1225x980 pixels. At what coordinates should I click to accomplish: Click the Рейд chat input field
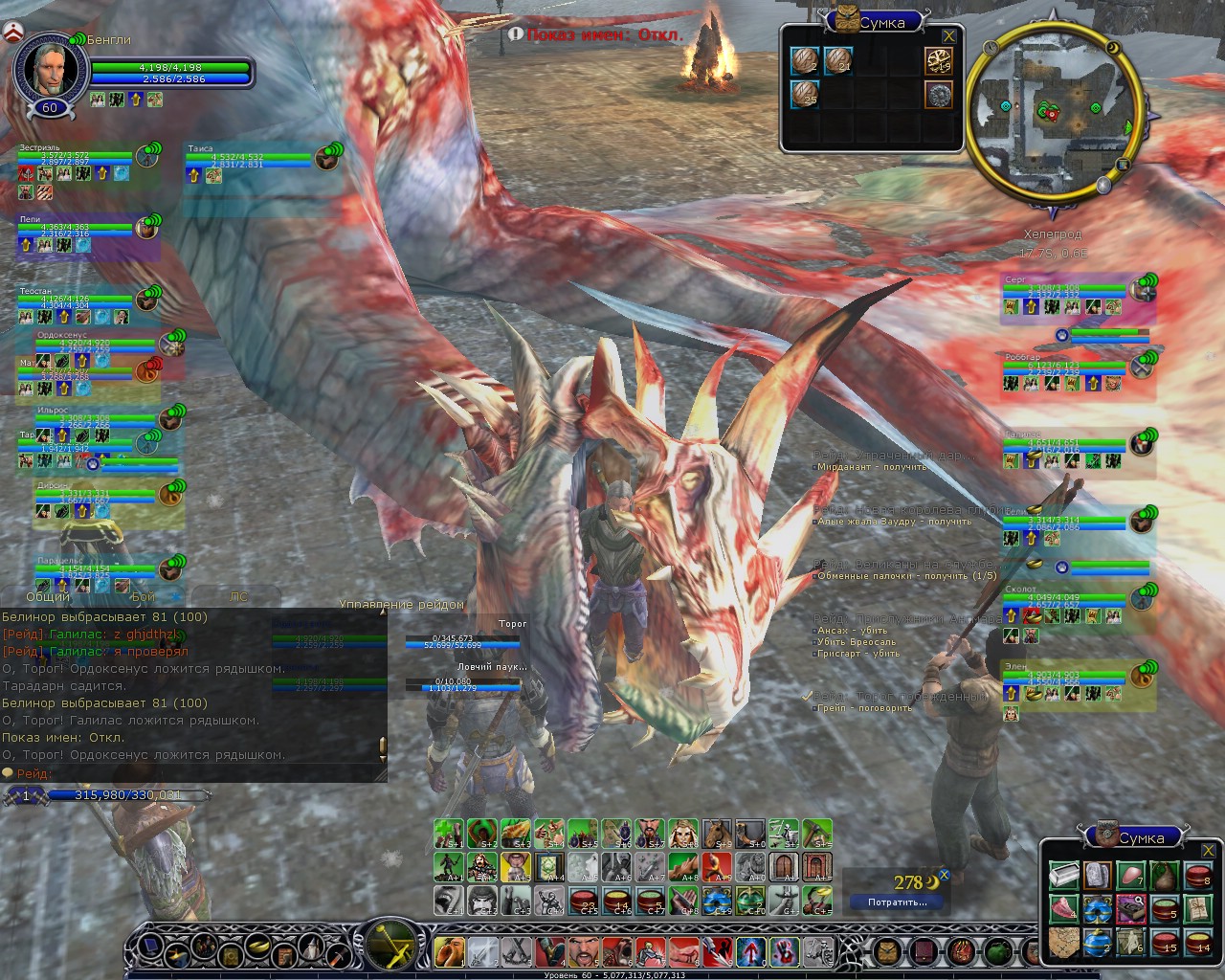[191, 773]
